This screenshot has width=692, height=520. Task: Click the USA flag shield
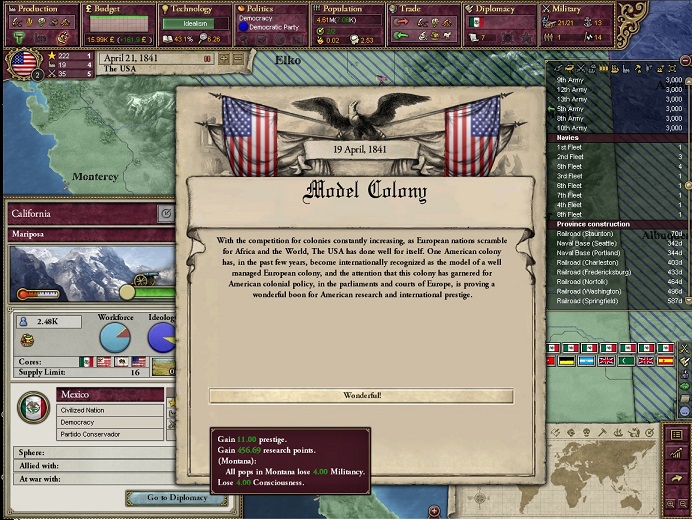coord(22,63)
